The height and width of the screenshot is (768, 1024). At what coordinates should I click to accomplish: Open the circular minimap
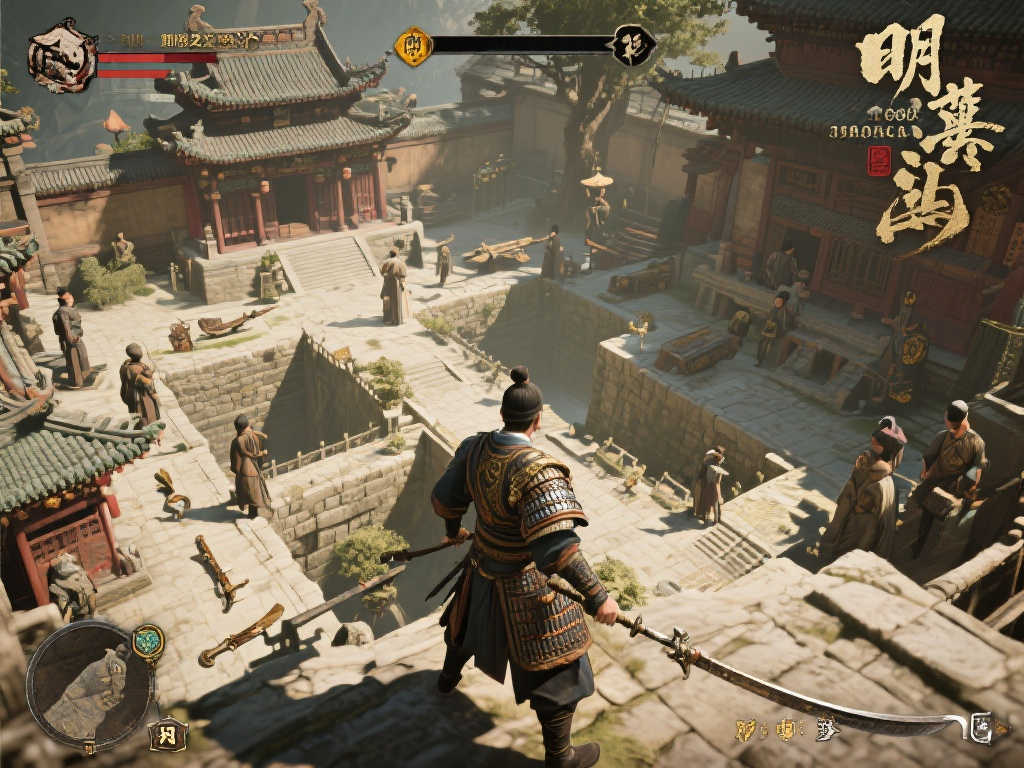90,684
